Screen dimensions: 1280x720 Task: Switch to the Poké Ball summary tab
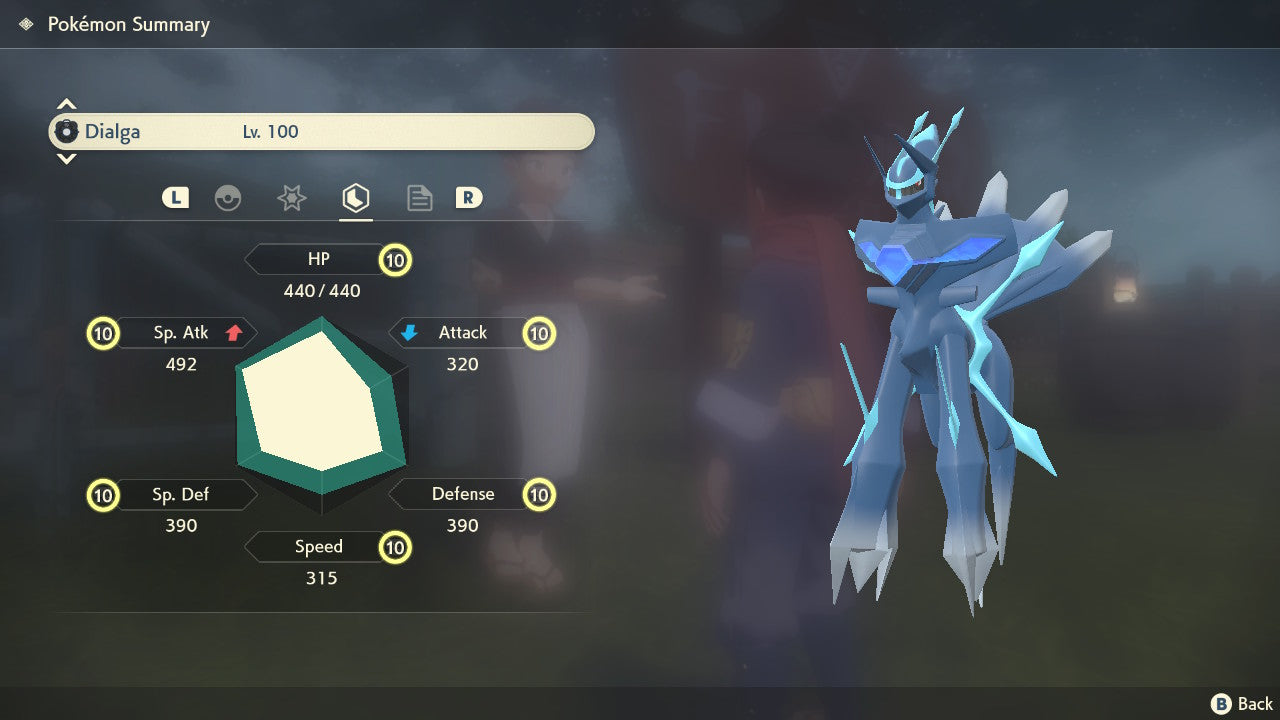pos(228,198)
